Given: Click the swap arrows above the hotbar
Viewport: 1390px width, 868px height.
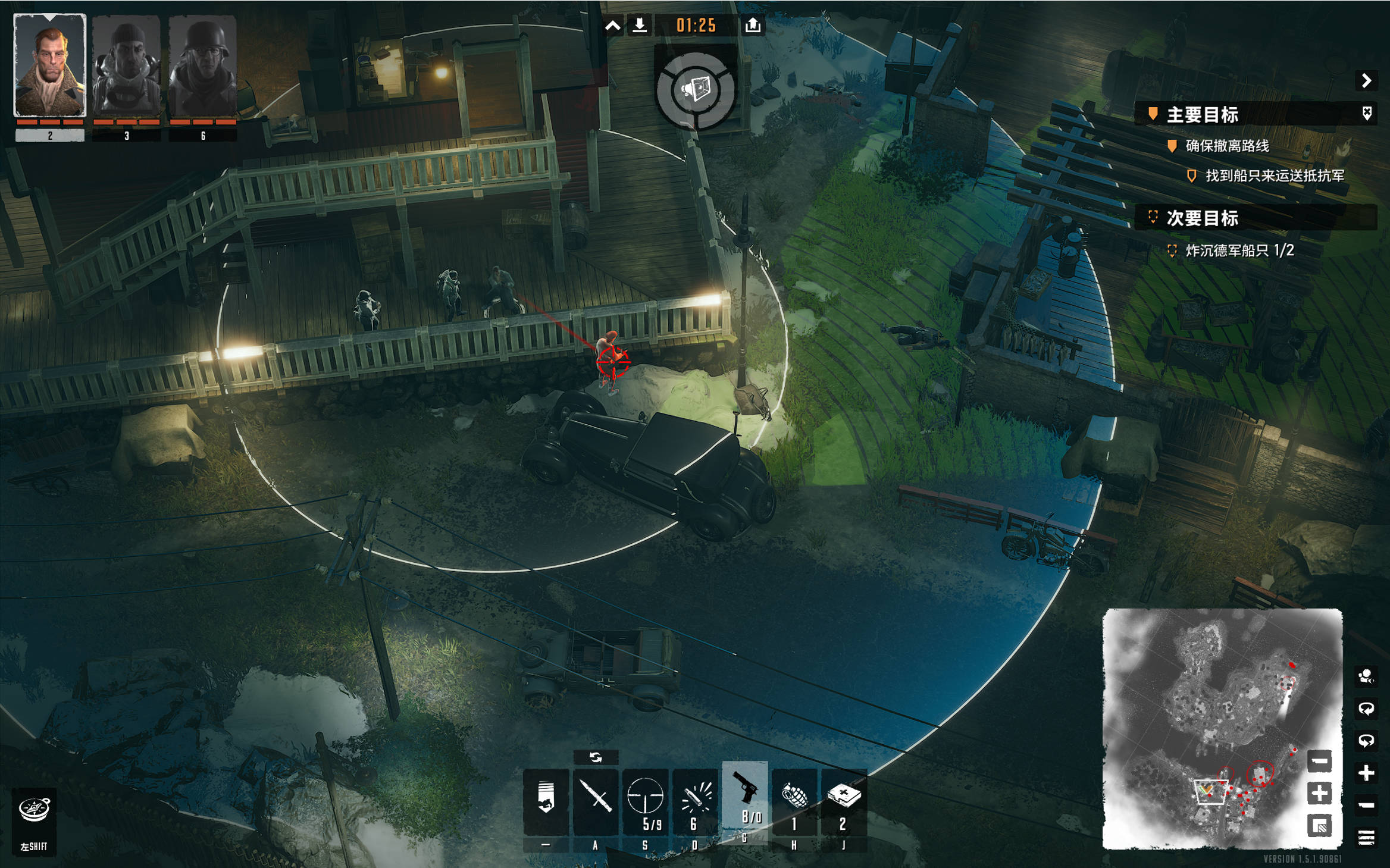Looking at the screenshot, I should 596,757.
